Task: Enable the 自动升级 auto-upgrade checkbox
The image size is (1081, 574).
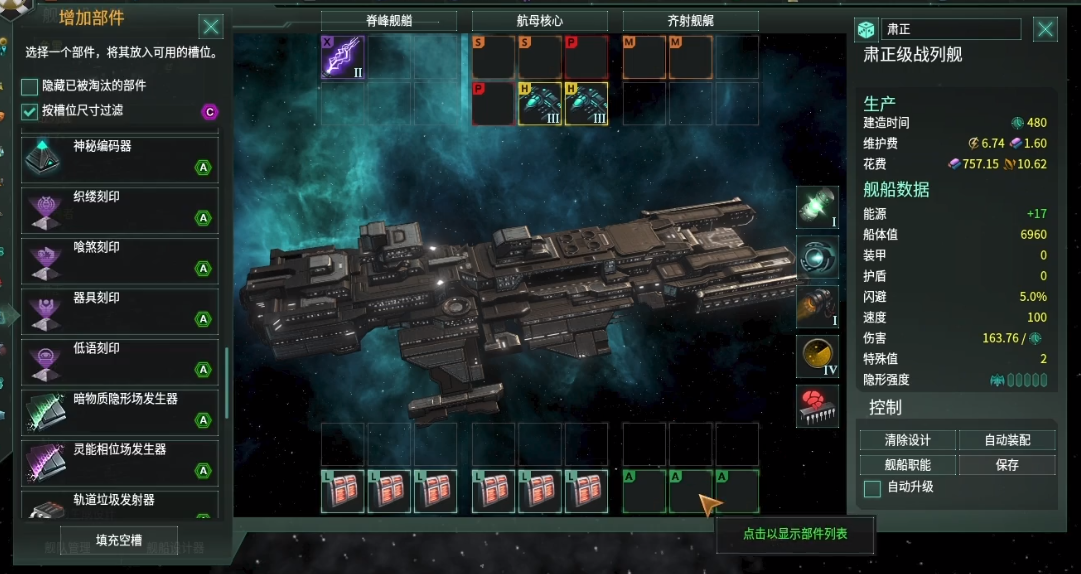Action: 872,488
